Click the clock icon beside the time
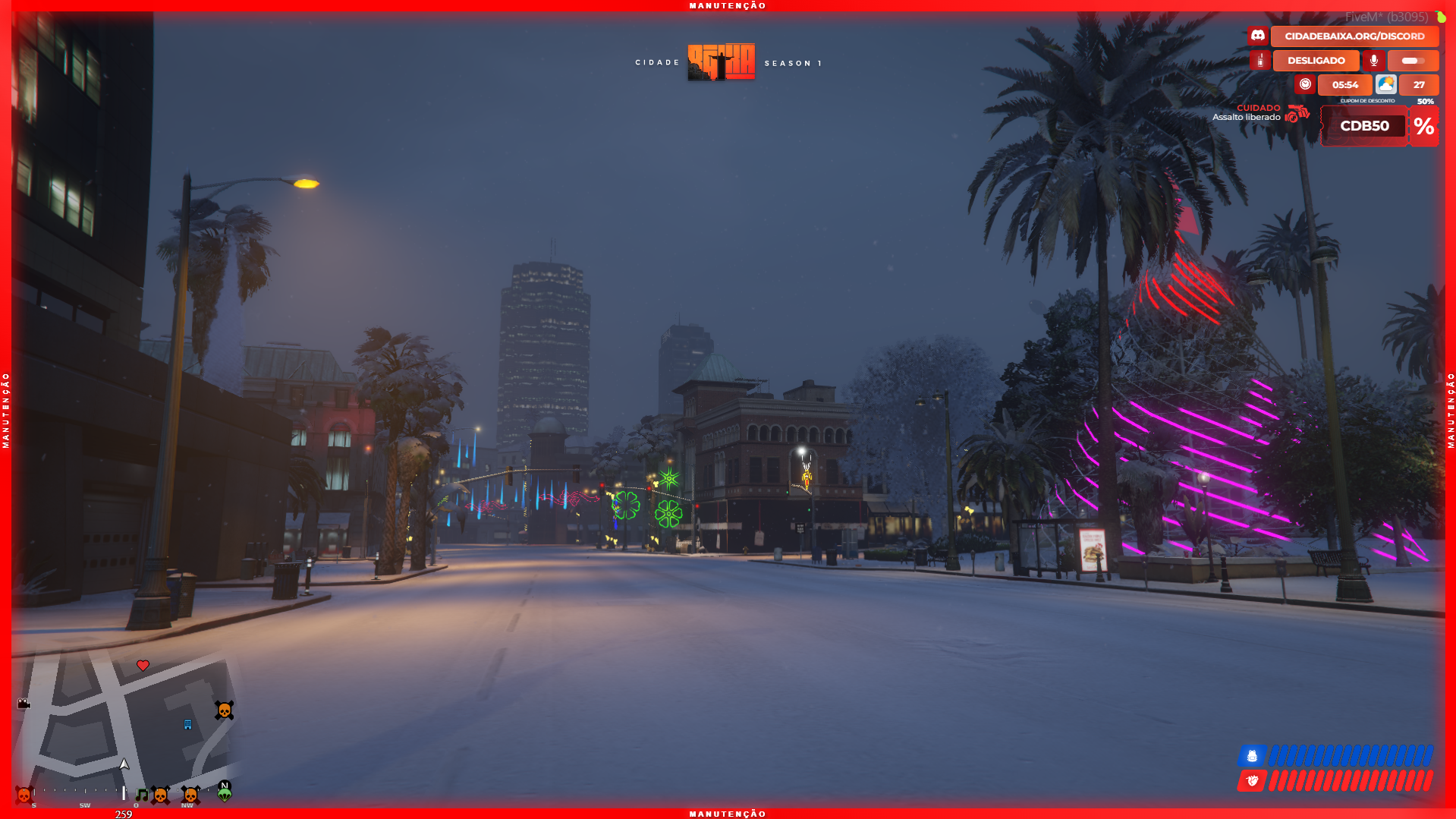Viewport: 1456px width, 819px height. click(1305, 84)
